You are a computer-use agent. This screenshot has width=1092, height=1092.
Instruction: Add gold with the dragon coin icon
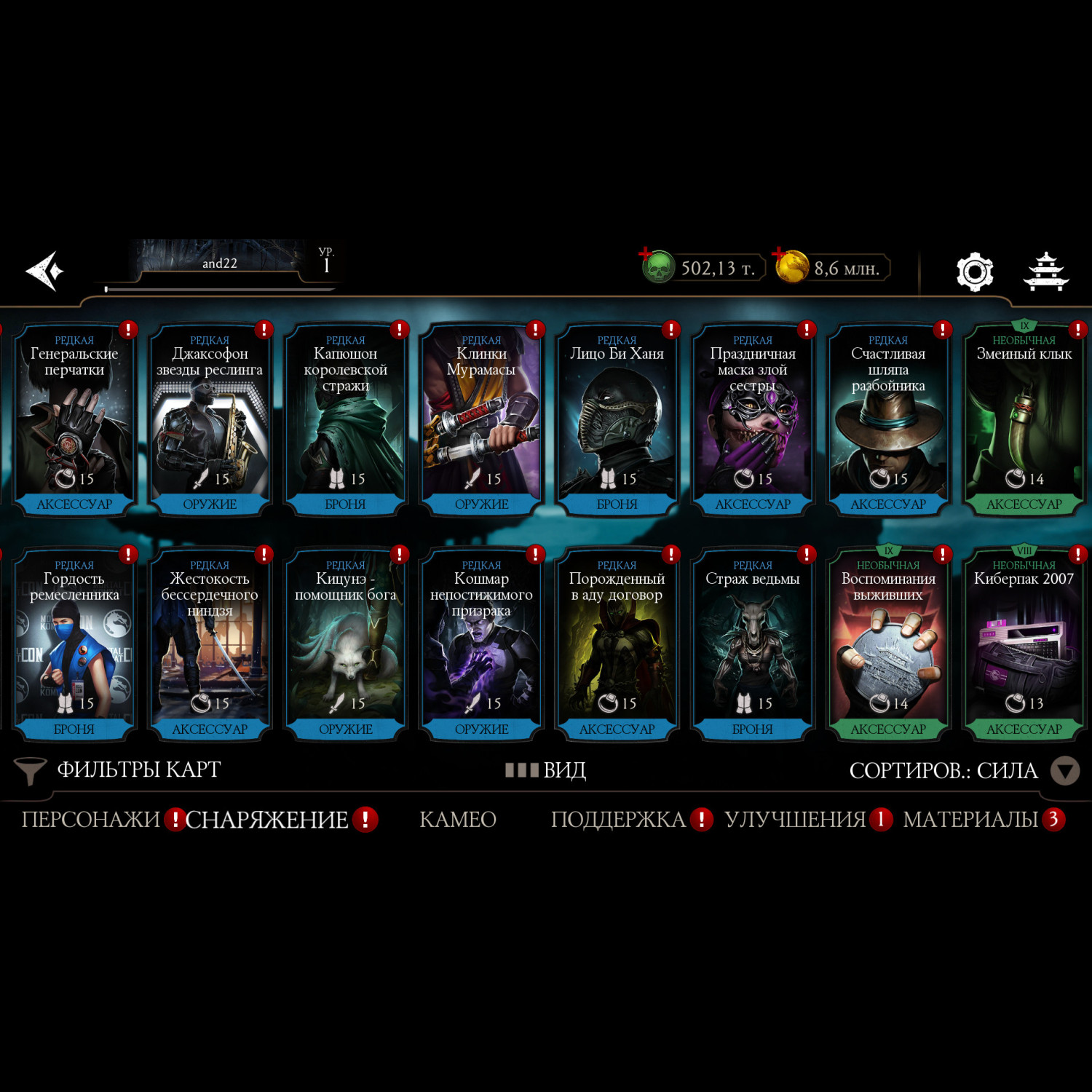pyautogui.click(x=792, y=267)
